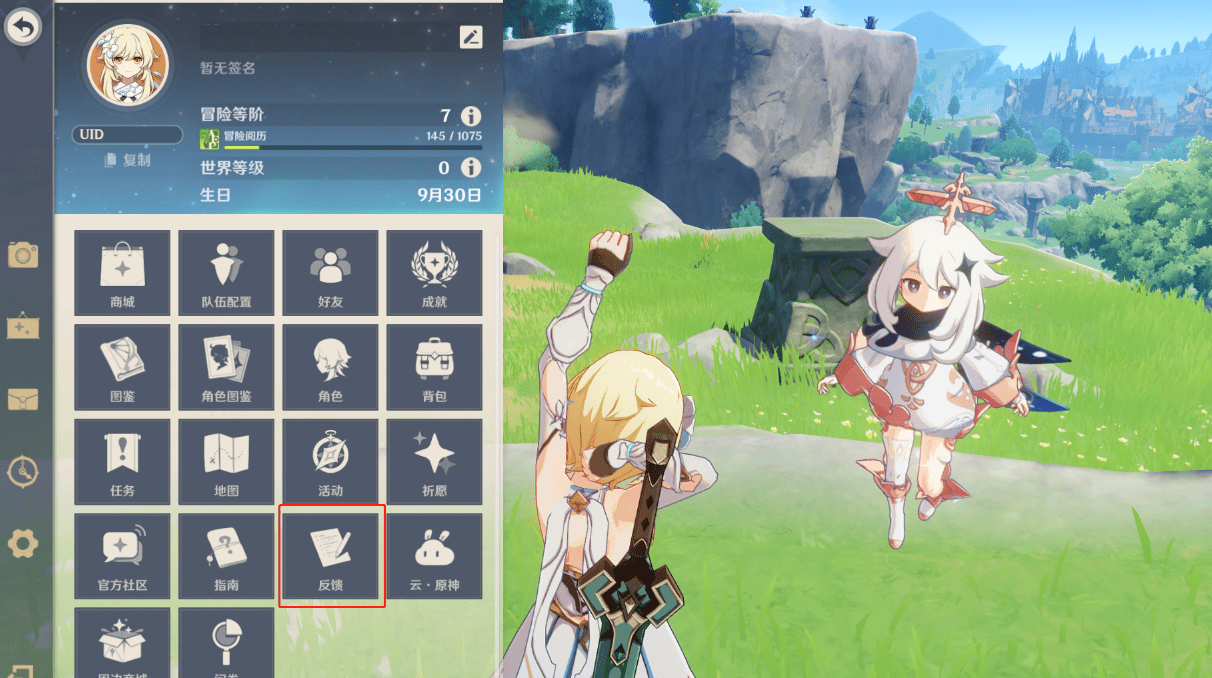Open the 背包 inventory
Screen dimensions: 1212x678
[x=434, y=367]
